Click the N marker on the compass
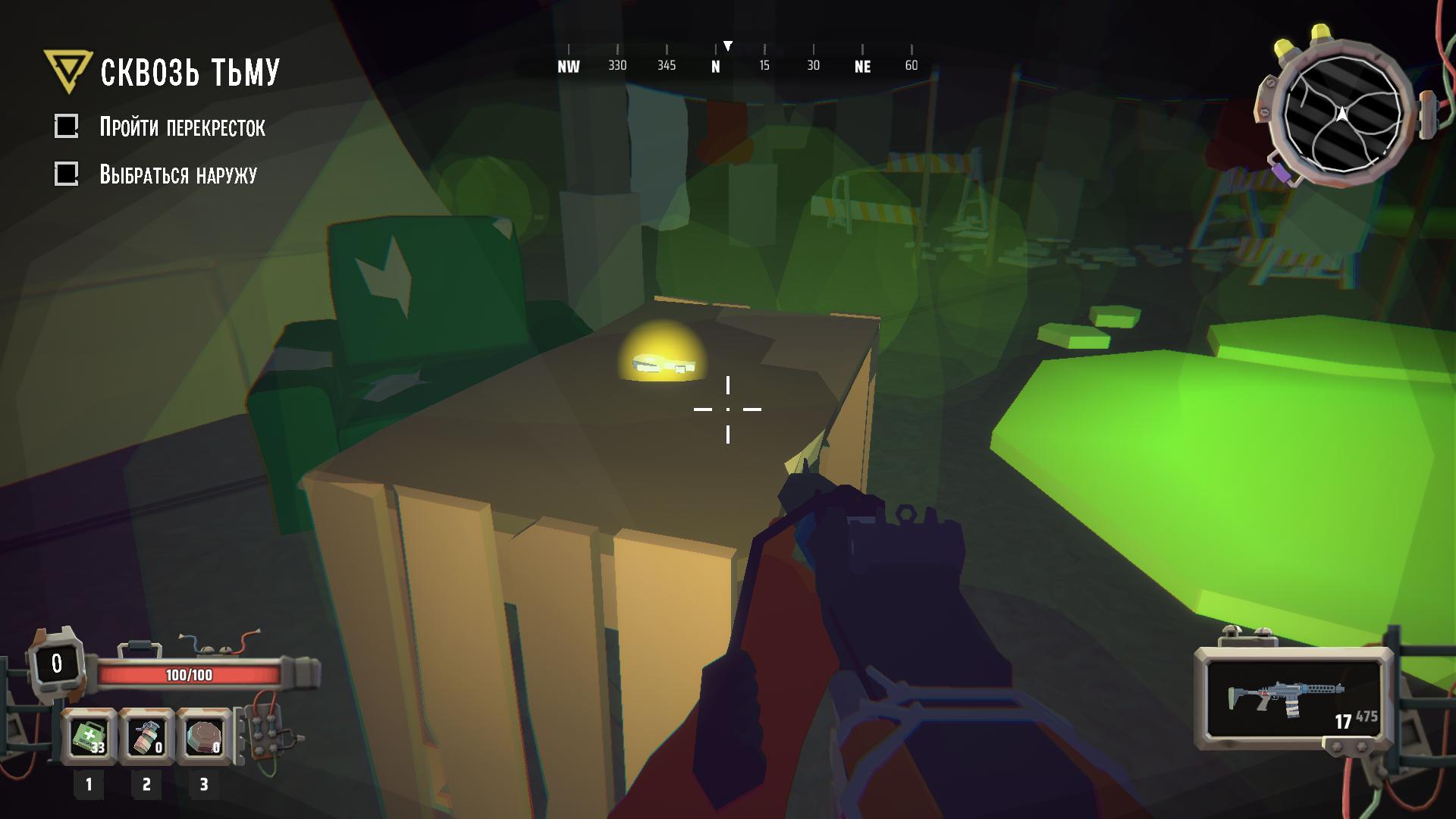The image size is (1456, 819). click(x=714, y=67)
